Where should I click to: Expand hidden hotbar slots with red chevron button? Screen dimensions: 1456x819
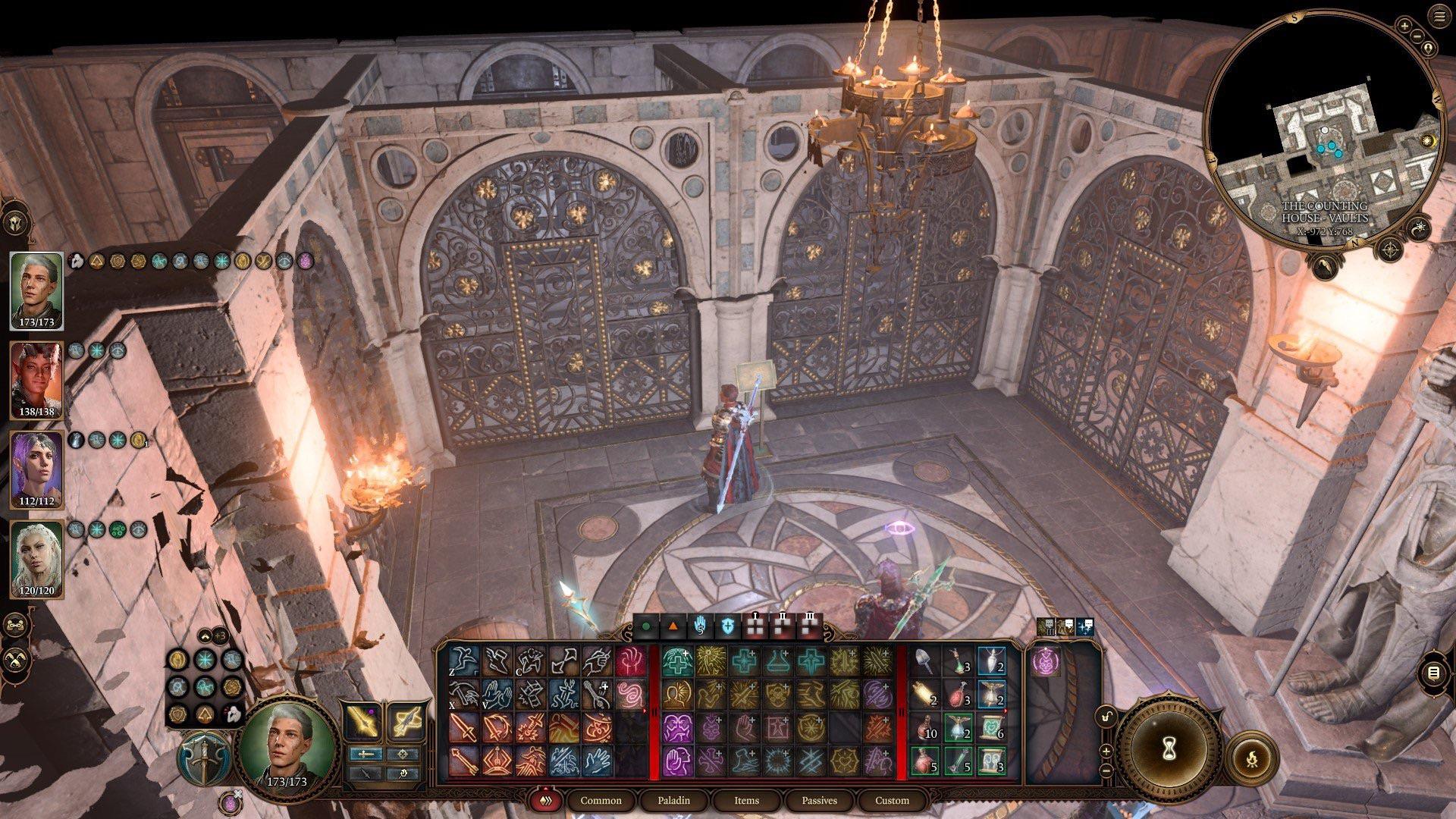544,800
